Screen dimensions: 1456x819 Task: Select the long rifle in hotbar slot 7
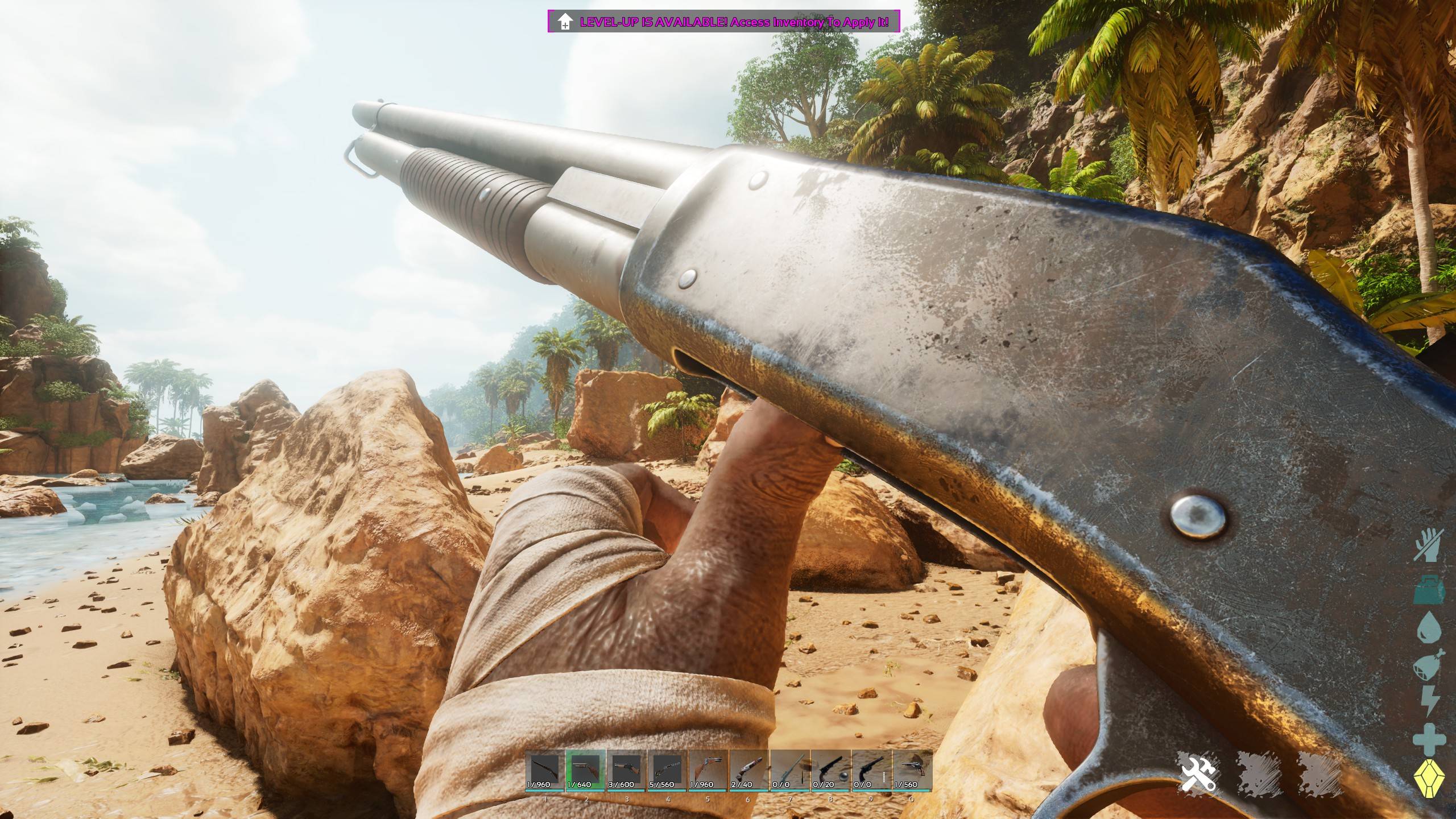click(x=790, y=770)
